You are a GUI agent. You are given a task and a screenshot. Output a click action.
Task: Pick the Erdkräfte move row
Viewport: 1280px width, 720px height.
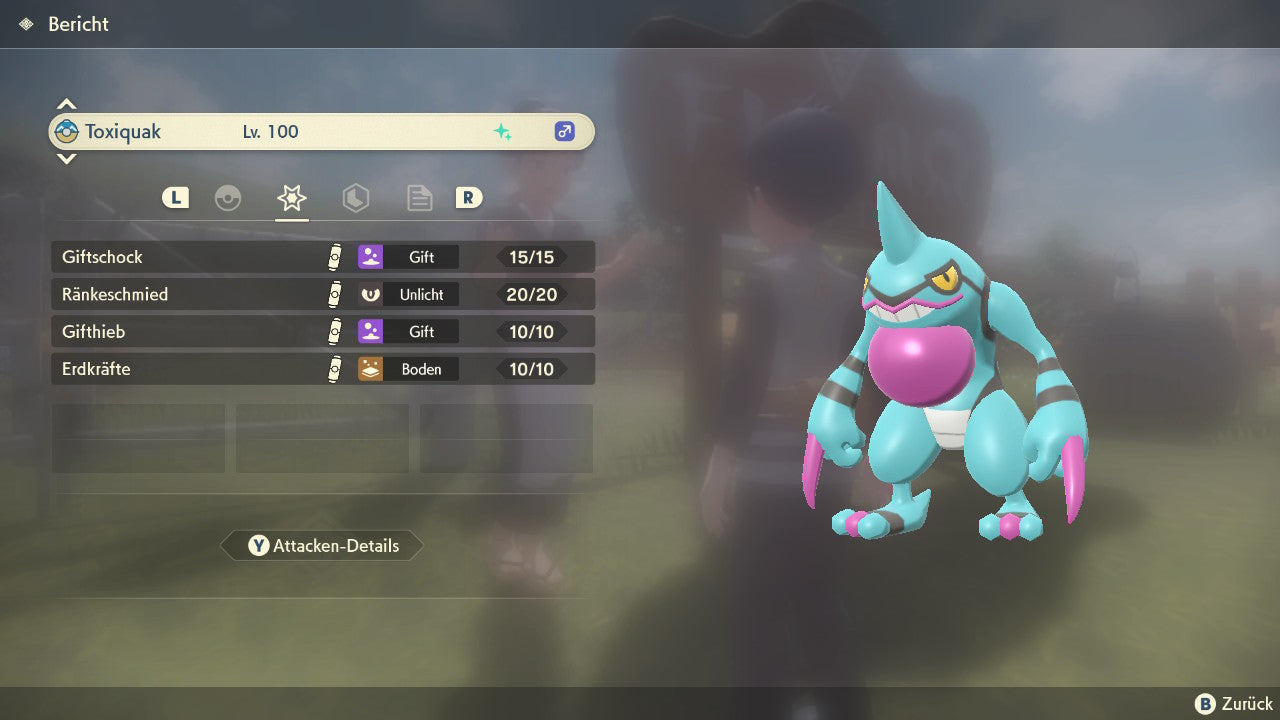[x=322, y=369]
